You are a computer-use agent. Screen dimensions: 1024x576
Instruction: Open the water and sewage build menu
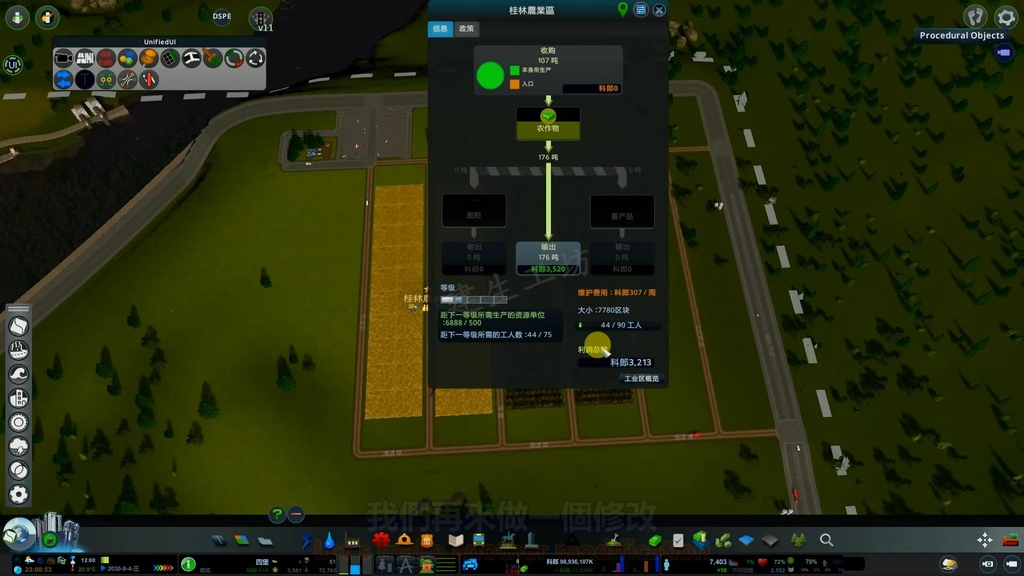329,540
